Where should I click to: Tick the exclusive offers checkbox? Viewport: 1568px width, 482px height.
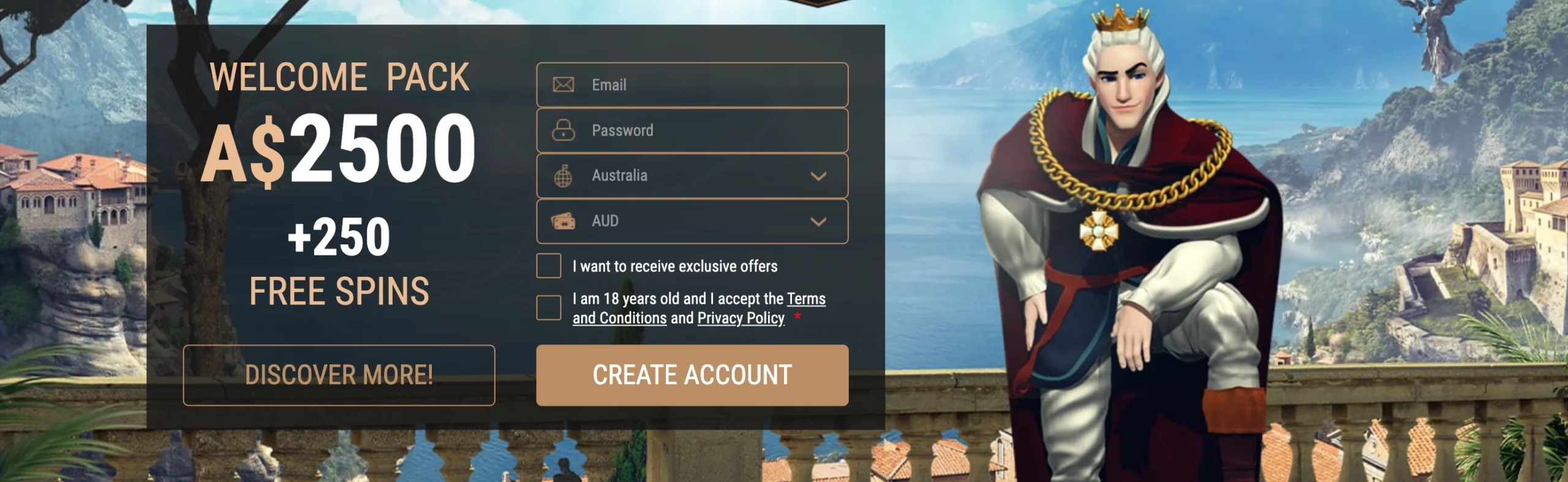click(548, 266)
